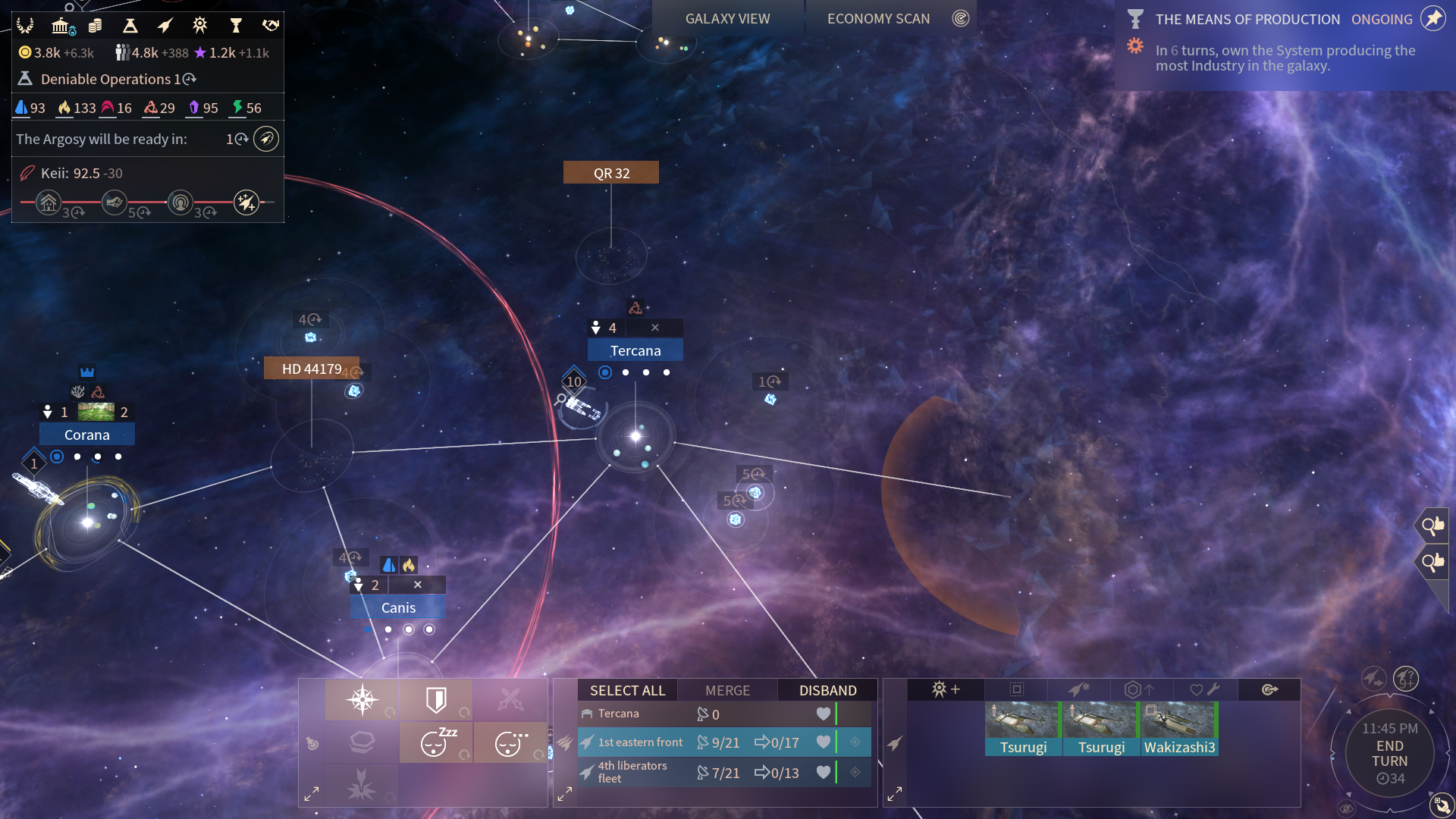Open the research flask screen
This screenshot has height=819, width=1456.
point(130,27)
